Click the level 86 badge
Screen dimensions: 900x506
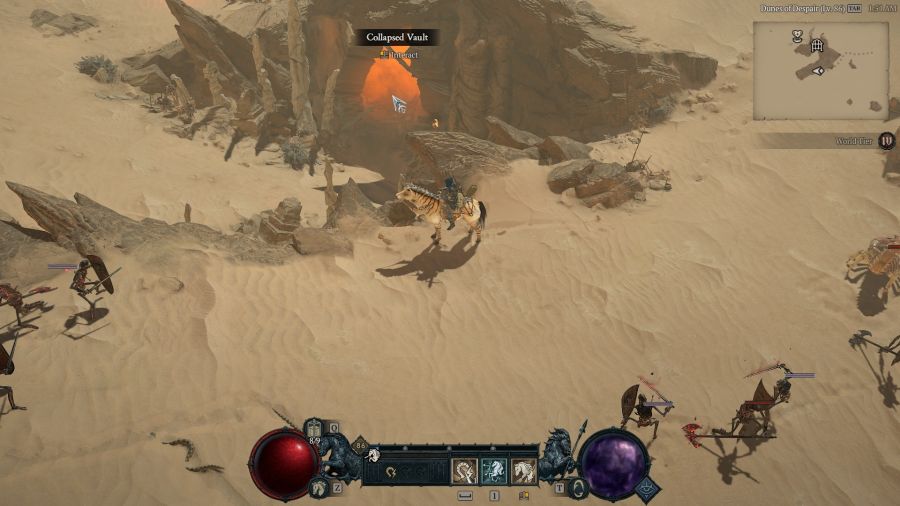pyautogui.click(x=360, y=447)
